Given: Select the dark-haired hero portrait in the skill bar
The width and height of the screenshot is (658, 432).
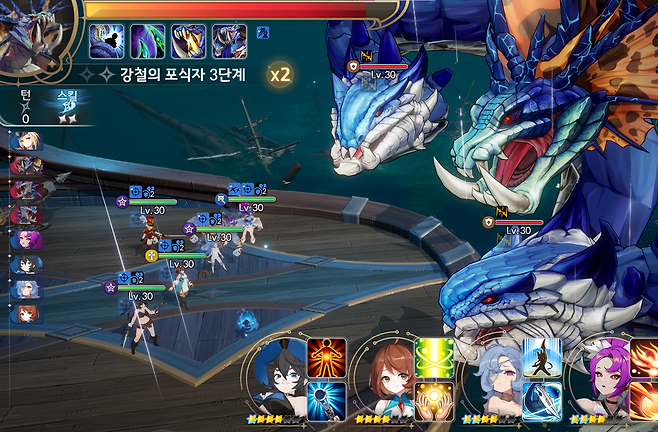Looking at the screenshot, I should [x=281, y=380].
